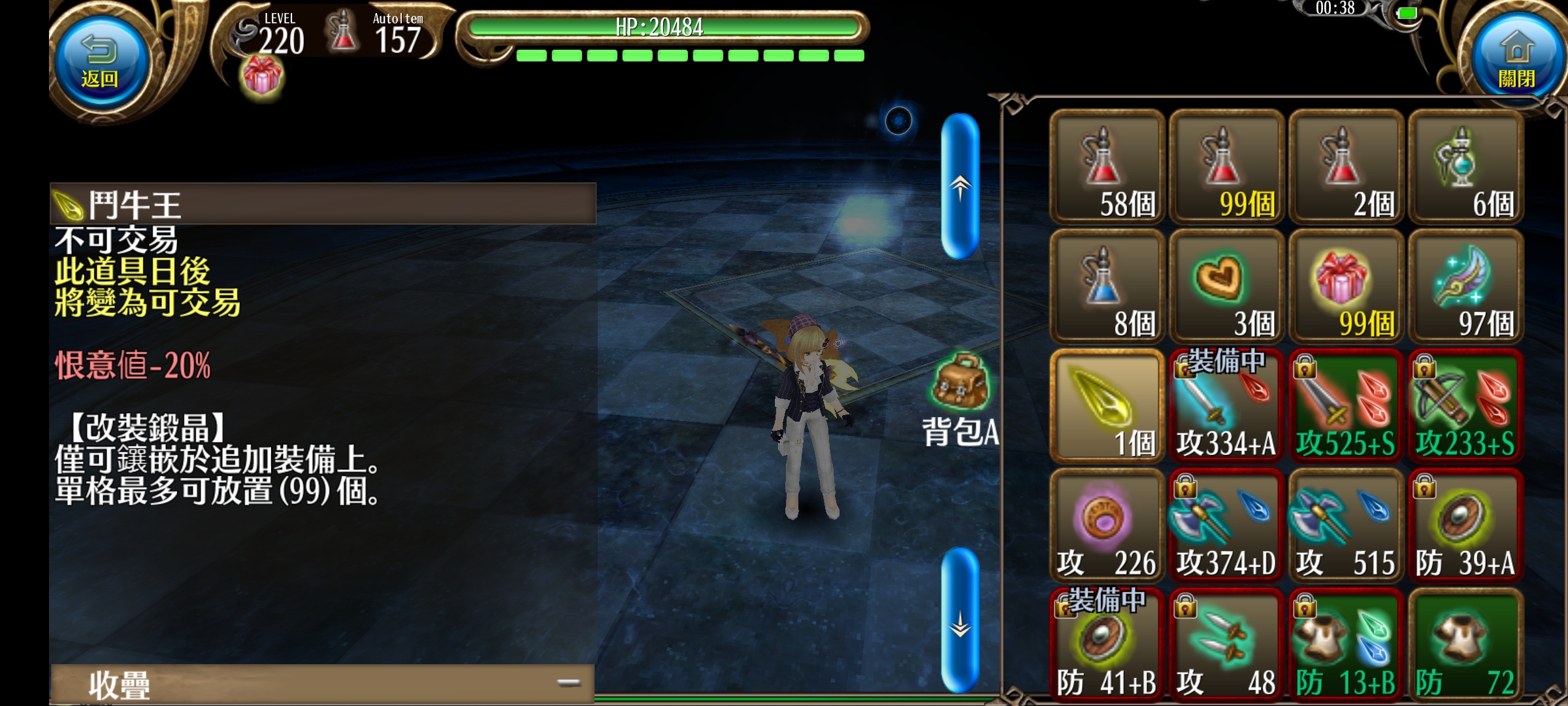Choose the axe 攻374+D slot
This screenshot has height=706, width=1568.
click(x=1226, y=525)
